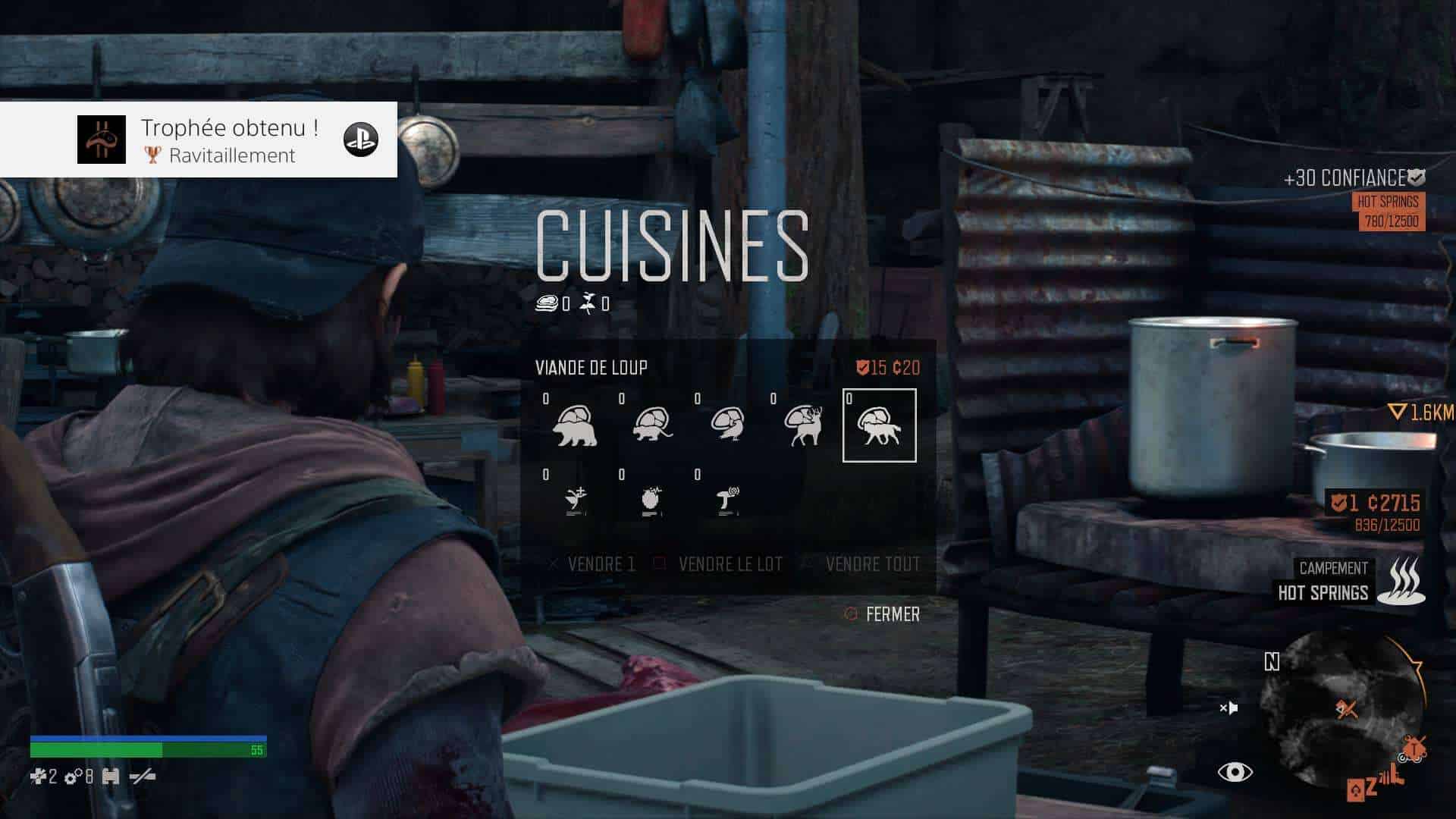Click the Vendre 1 option
Viewport: 1456px width, 819px height.
click(x=592, y=564)
